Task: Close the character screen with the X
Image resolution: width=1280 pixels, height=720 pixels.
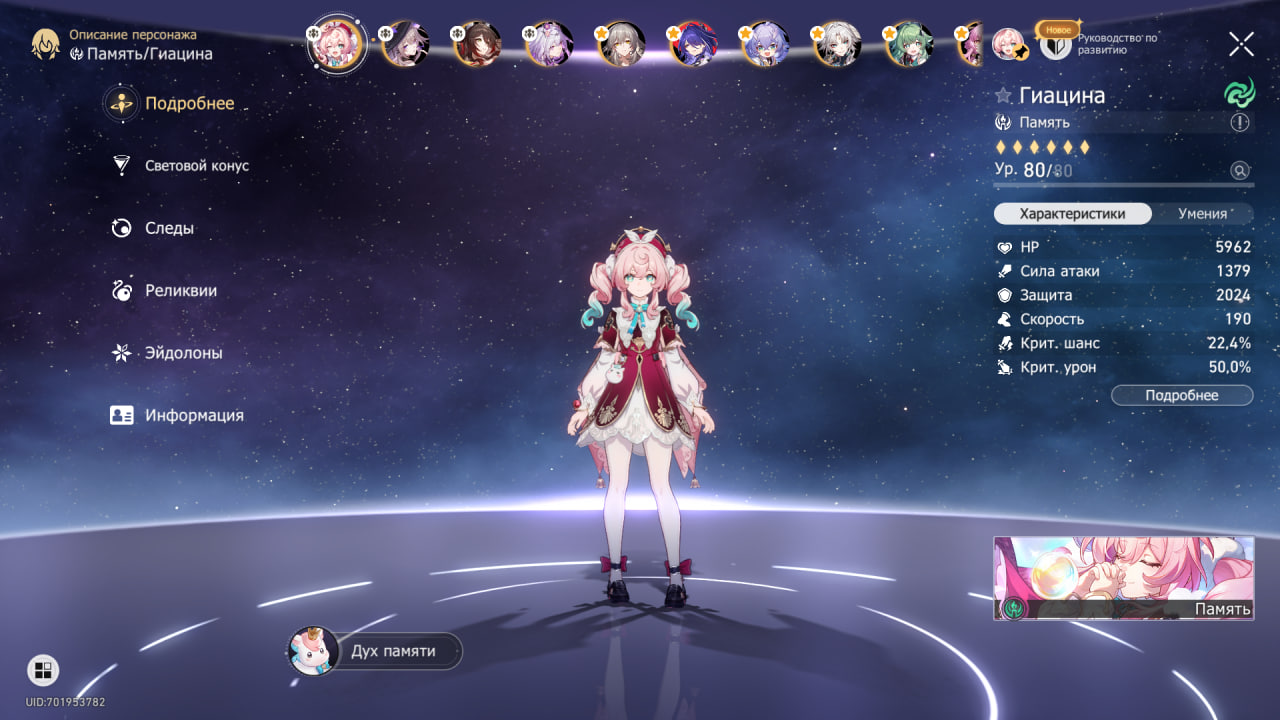Action: pos(1241,44)
